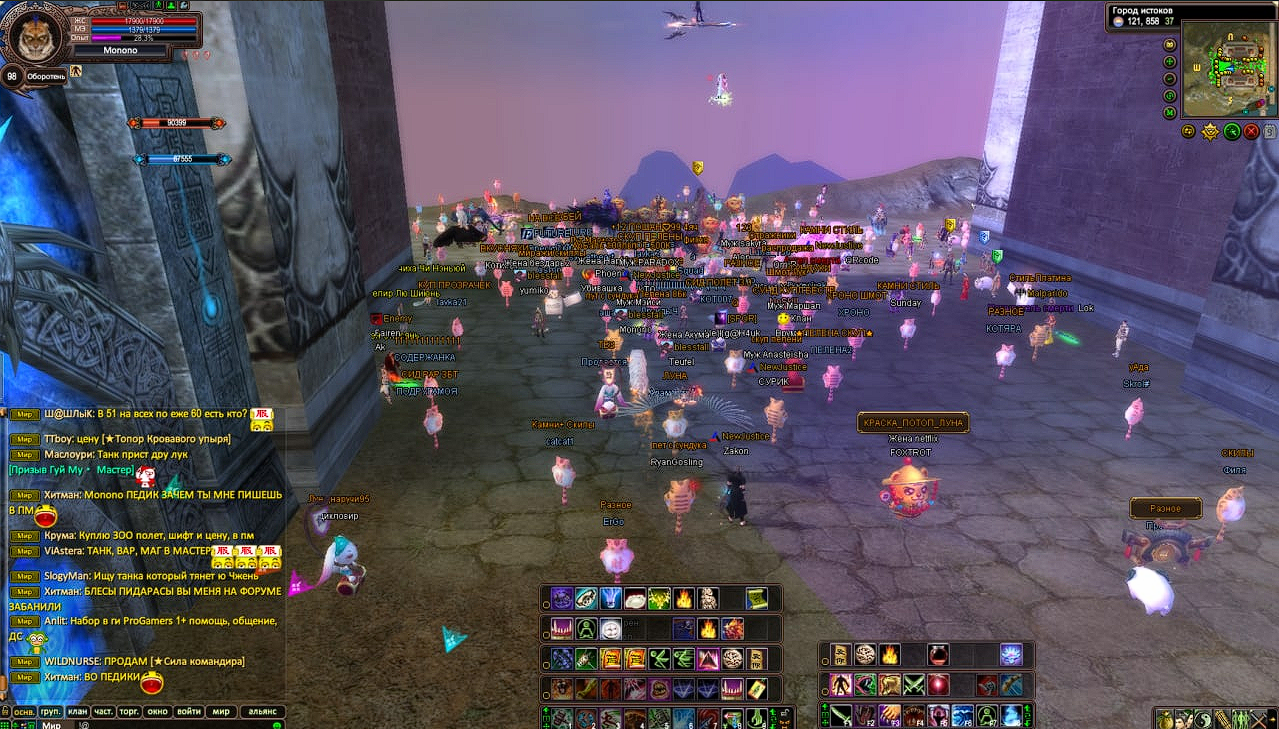This screenshot has width=1279, height=729.
Task: Click the minimap of Город истоков
Action: (x=1230, y=68)
